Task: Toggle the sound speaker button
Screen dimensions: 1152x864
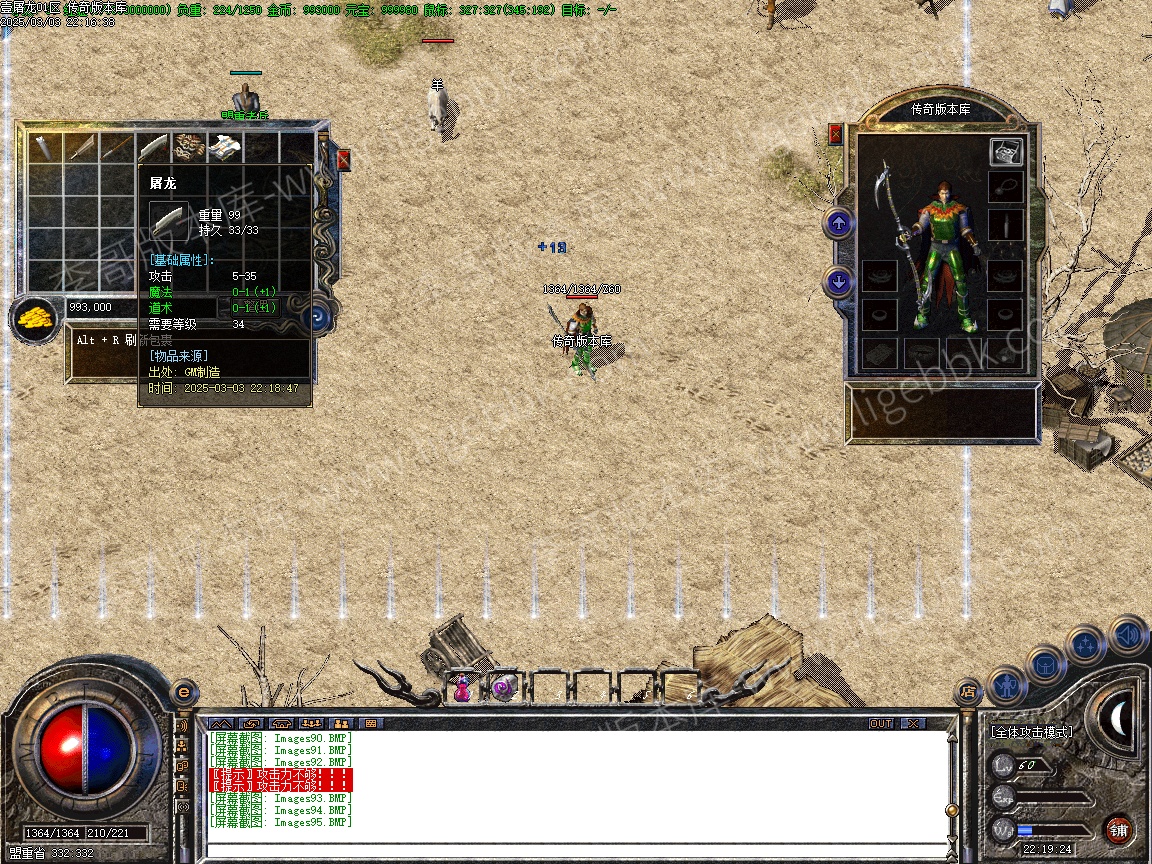Action: (x=1127, y=635)
